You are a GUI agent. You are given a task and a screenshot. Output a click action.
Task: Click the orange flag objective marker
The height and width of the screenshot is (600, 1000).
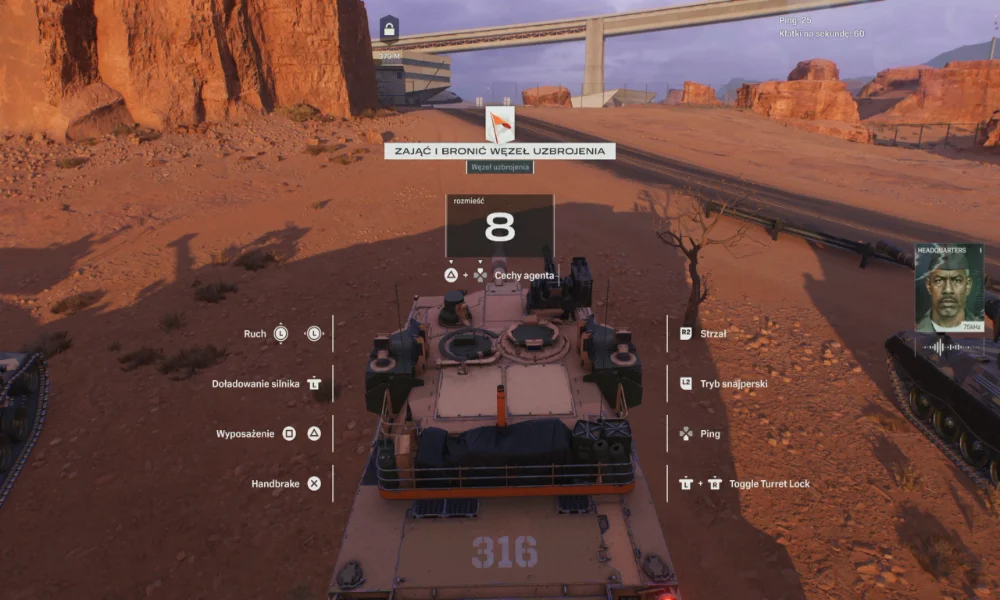[x=500, y=125]
